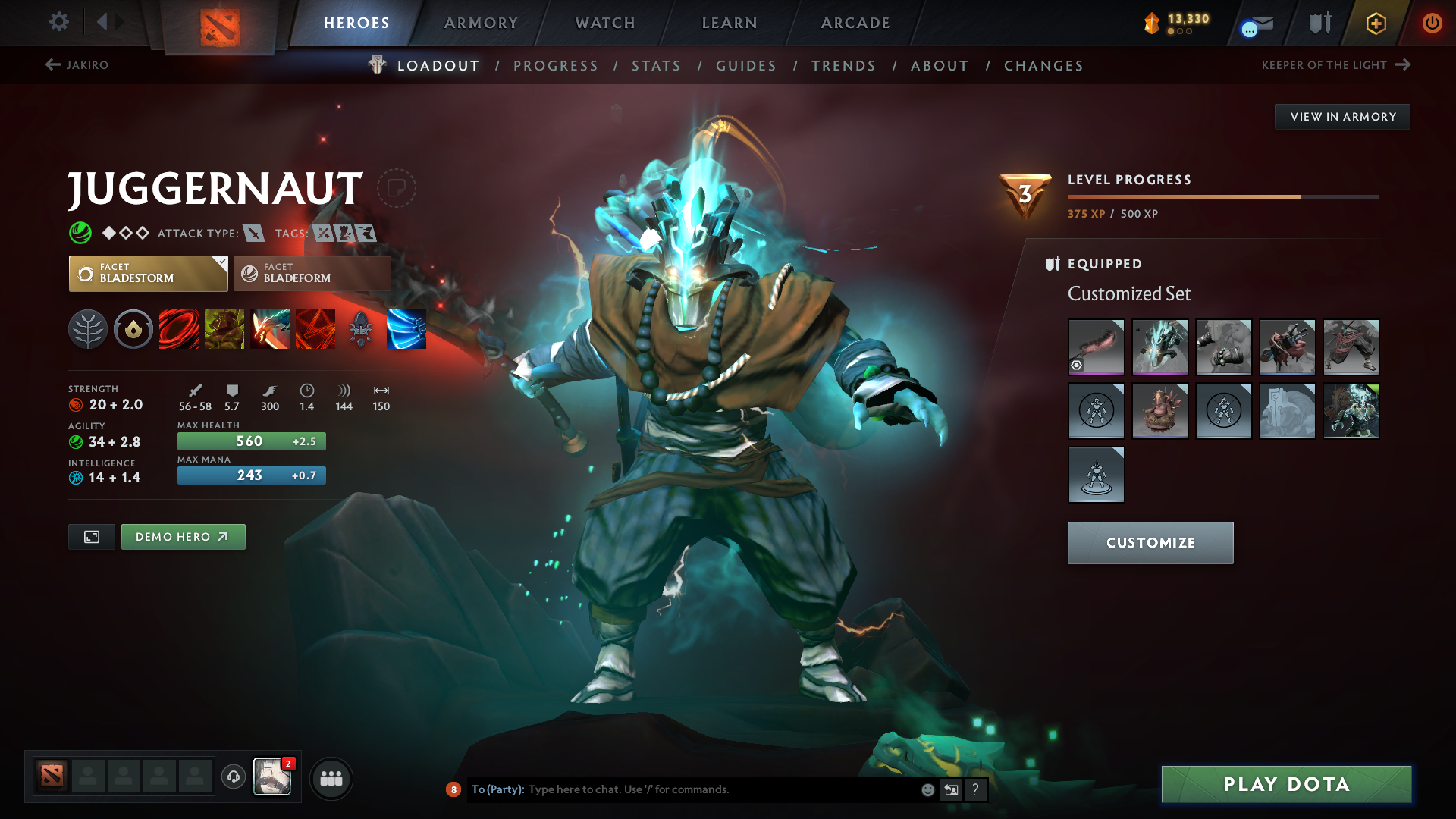This screenshot has width=1456, height=819.
Task: Switch to the STATS tab
Action: pyautogui.click(x=656, y=66)
